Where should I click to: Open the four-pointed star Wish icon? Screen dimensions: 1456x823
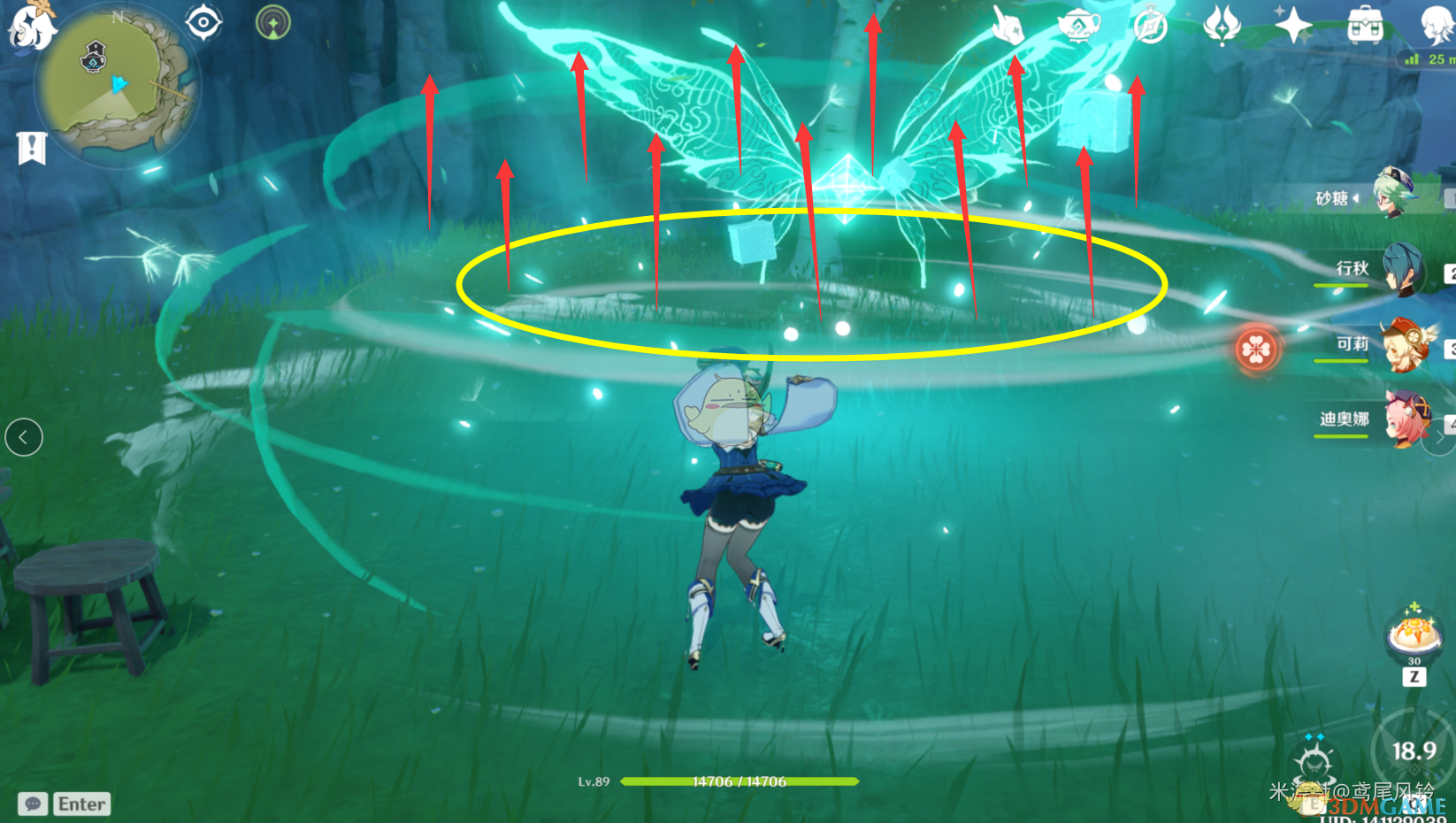point(1292,25)
